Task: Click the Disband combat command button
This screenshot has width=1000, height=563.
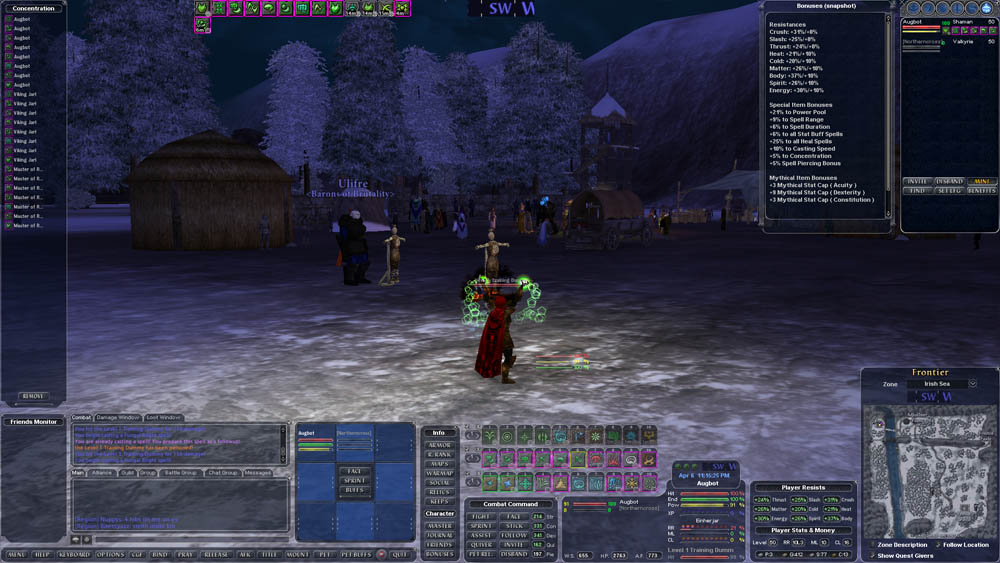Action: pos(514,553)
